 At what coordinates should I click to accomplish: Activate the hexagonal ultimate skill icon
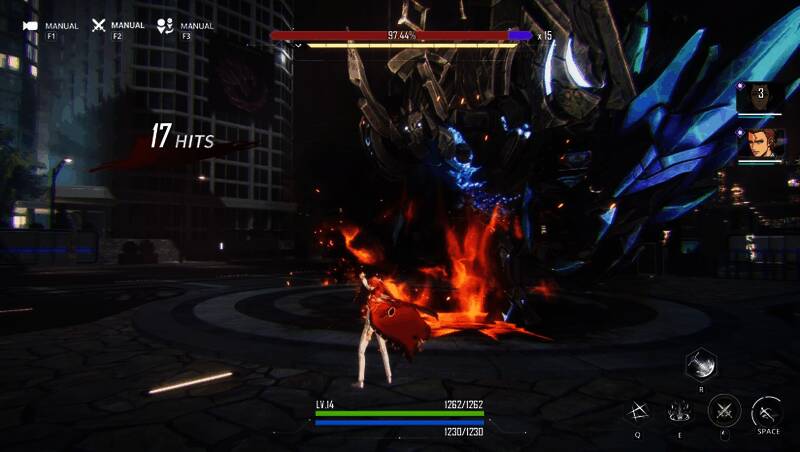click(x=702, y=363)
